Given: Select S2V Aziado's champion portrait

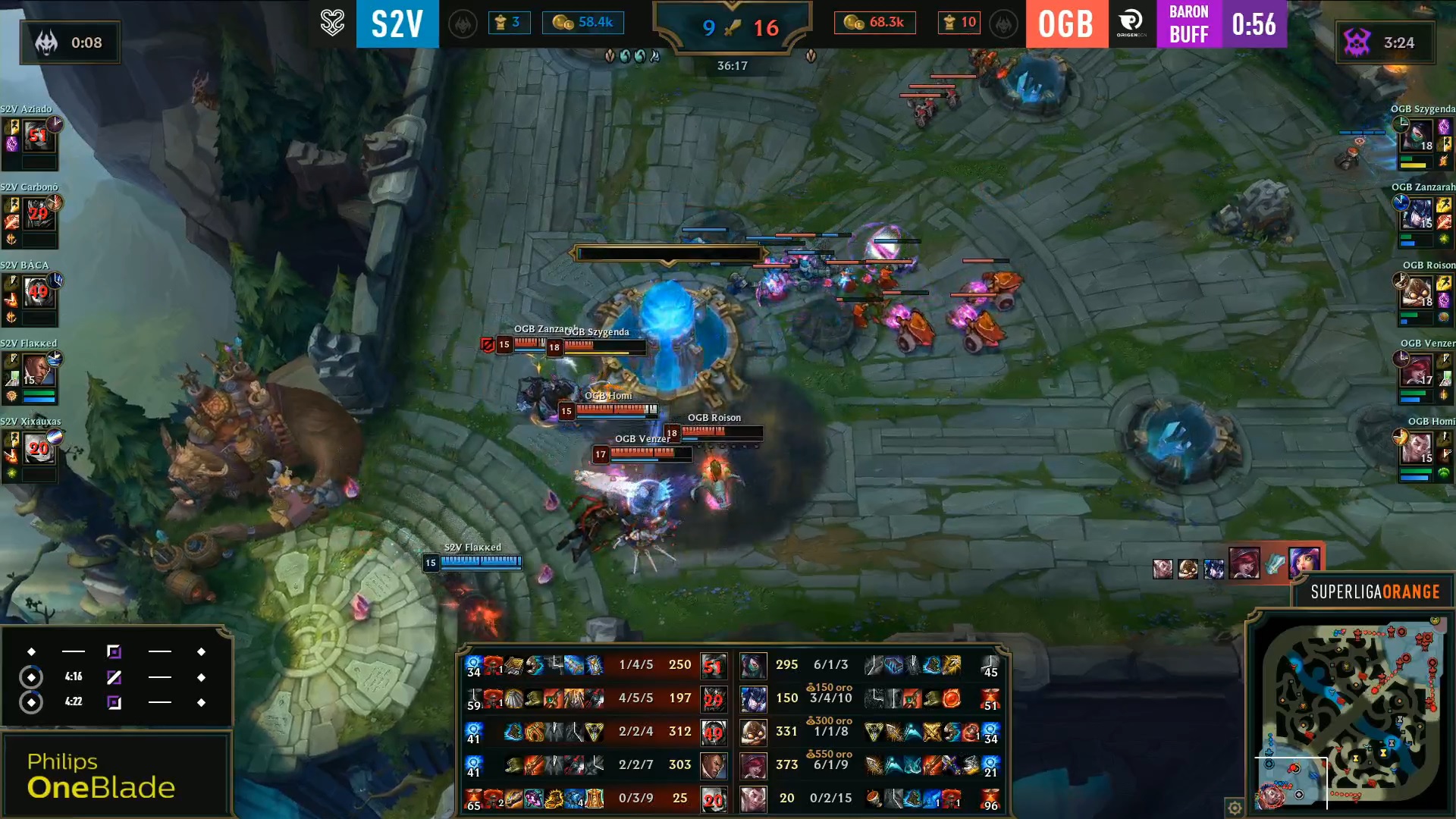Looking at the screenshot, I should 37,136.
